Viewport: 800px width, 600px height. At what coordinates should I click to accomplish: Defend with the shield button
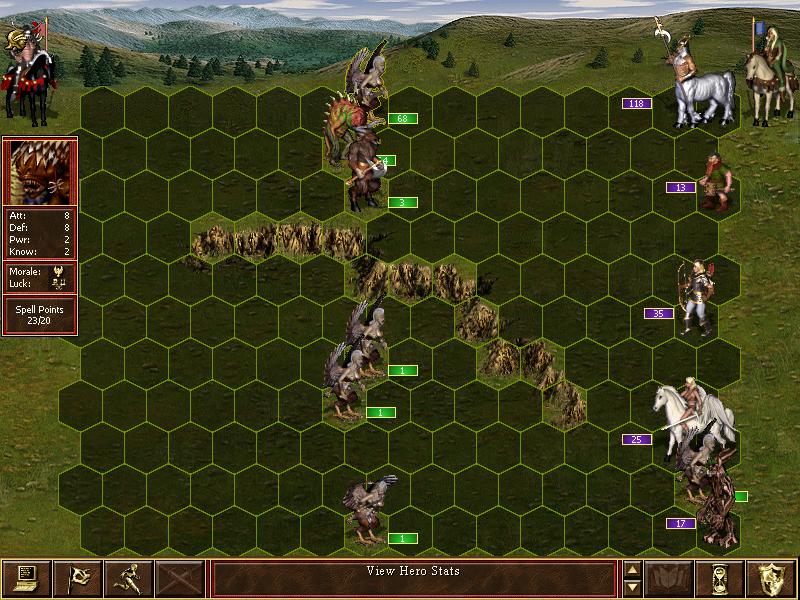pos(771,577)
